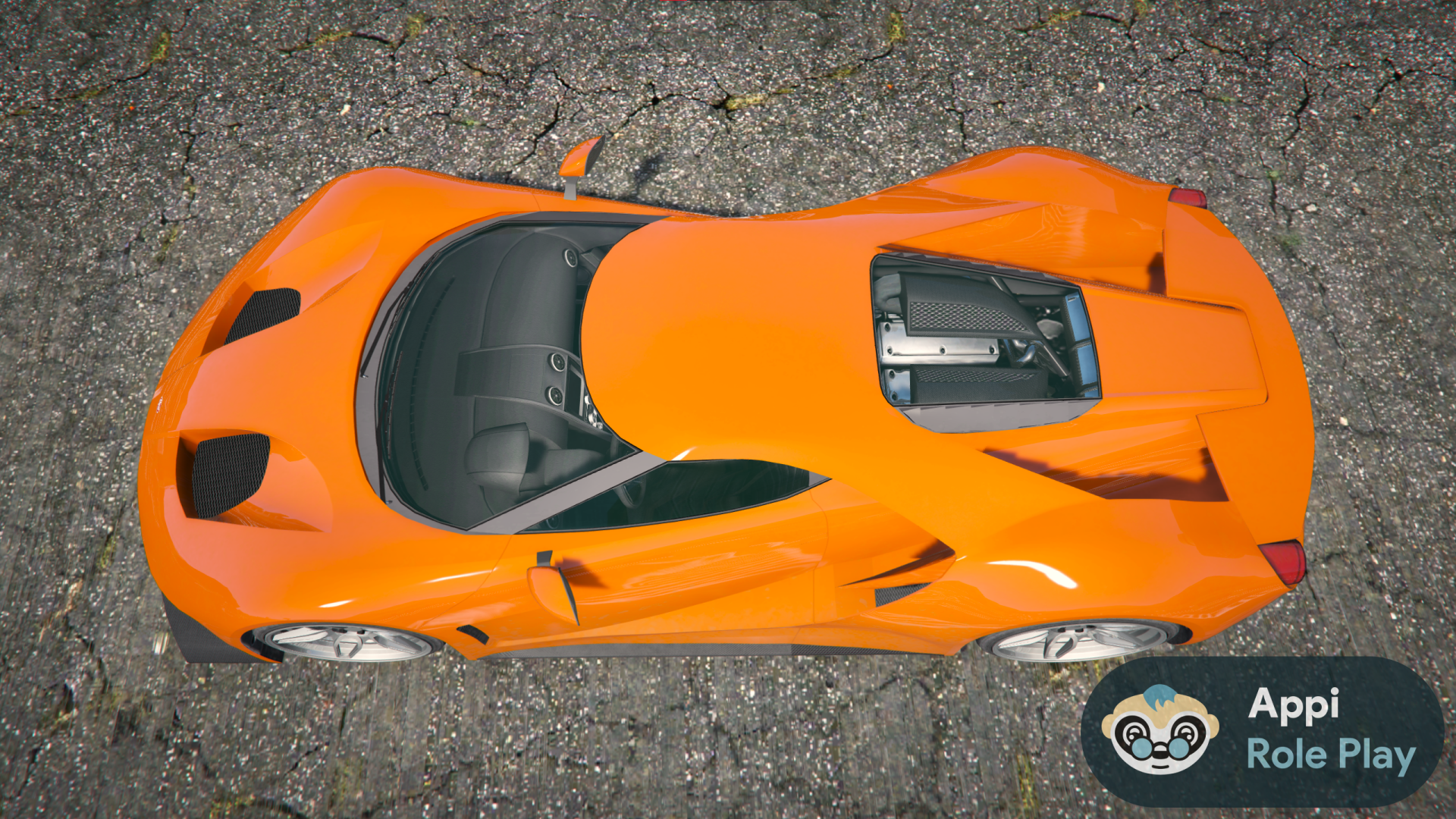Viewport: 1456px width, 819px height.
Task: Click the Appi Role Play logo badge
Action: pos(1262,730)
